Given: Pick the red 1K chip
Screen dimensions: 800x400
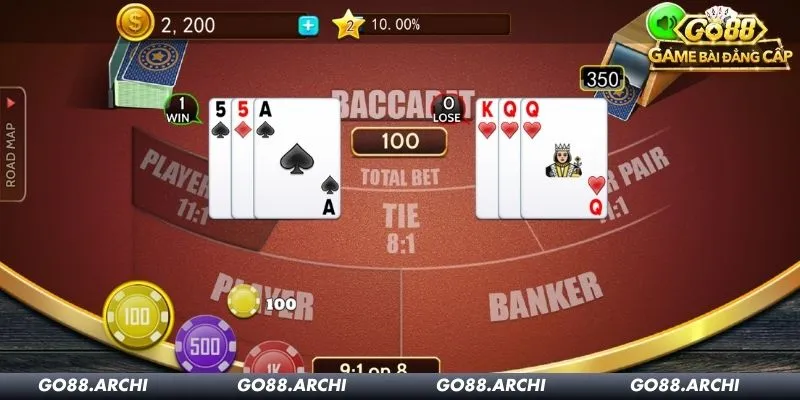Looking at the screenshot, I should click(x=272, y=360).
